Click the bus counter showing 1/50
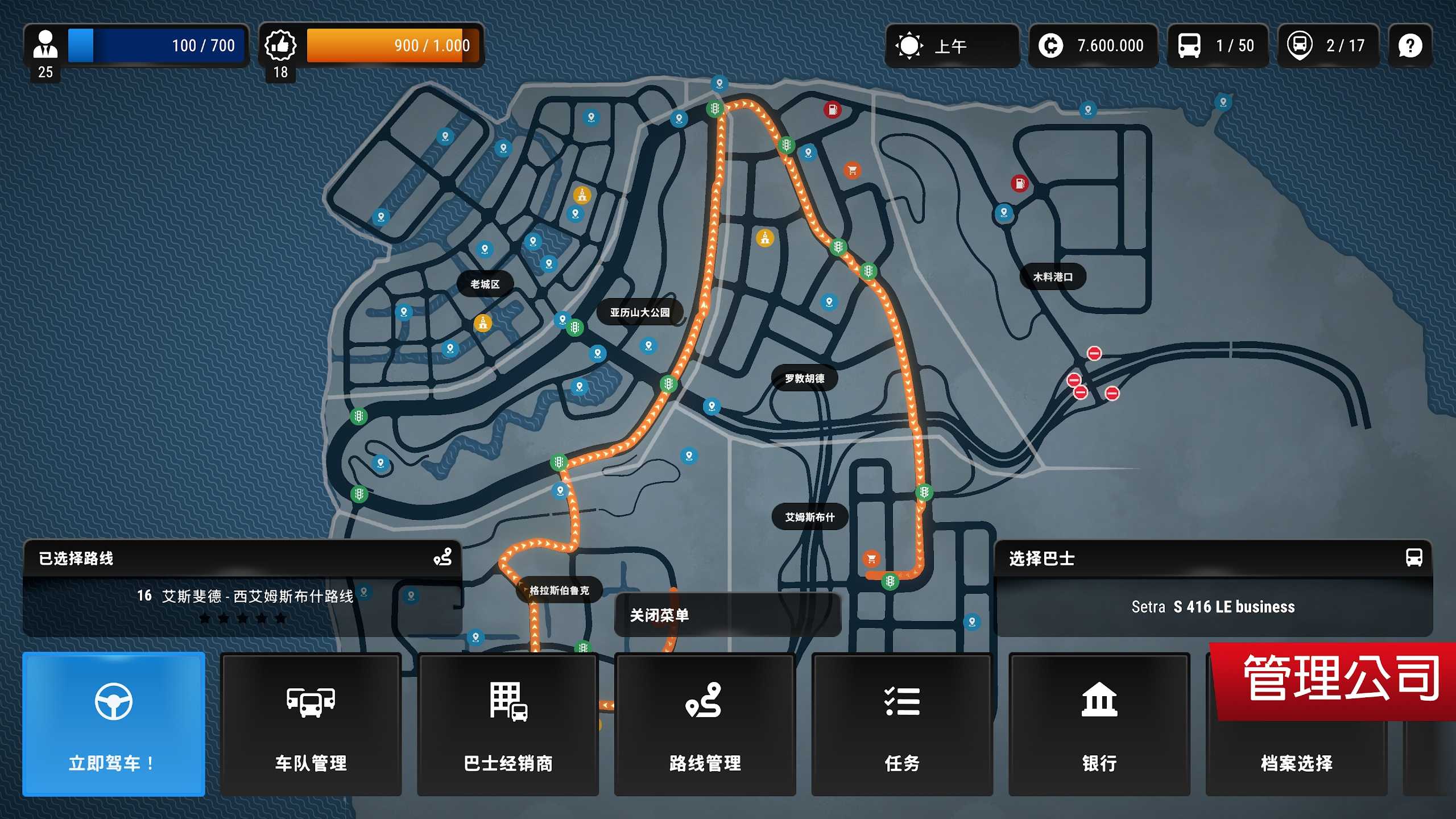This screenshot has width=1456, height=819. click(1217, 45)
